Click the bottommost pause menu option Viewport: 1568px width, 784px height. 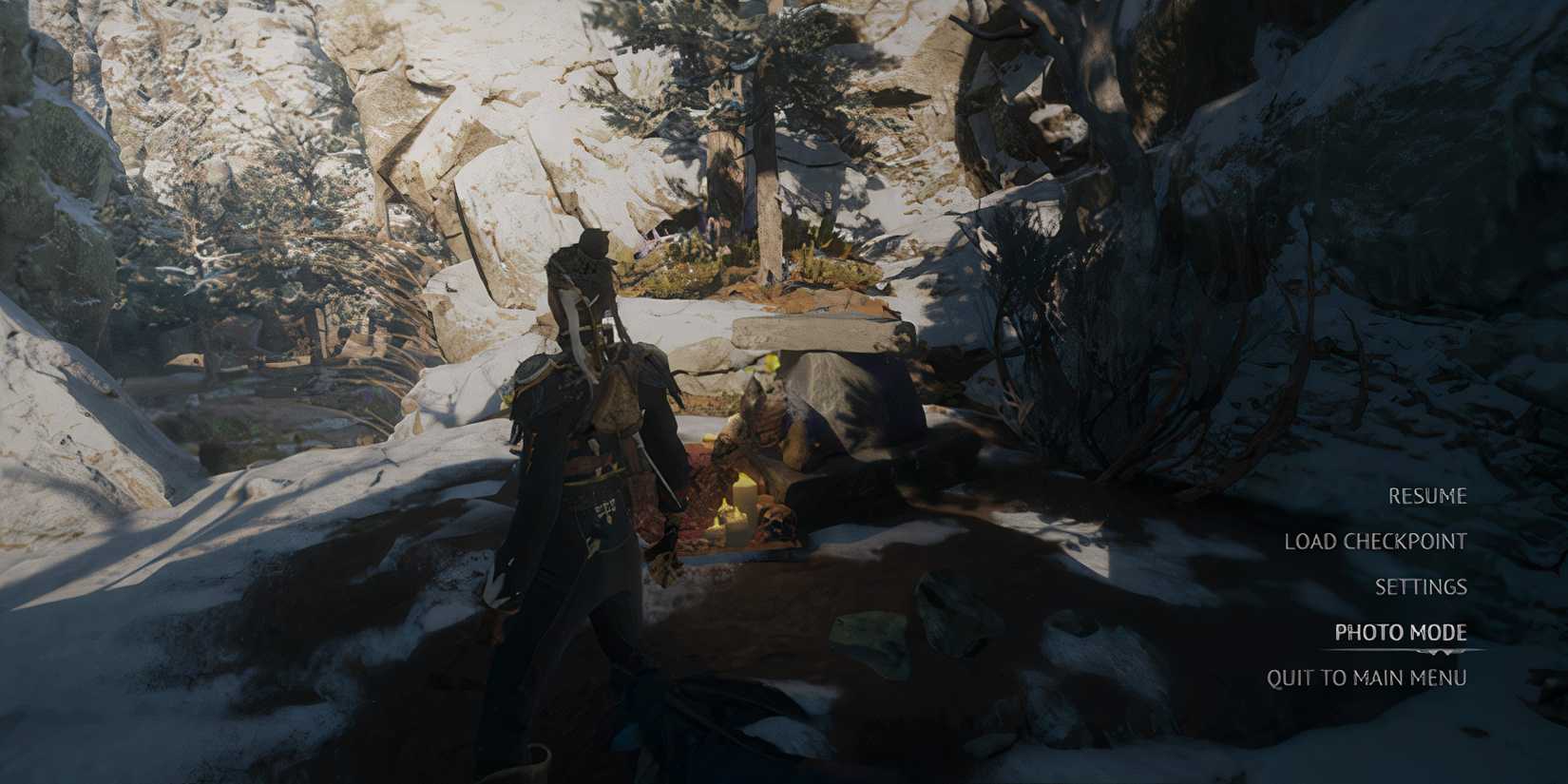pyautogui.click(x=1367, y=677)
